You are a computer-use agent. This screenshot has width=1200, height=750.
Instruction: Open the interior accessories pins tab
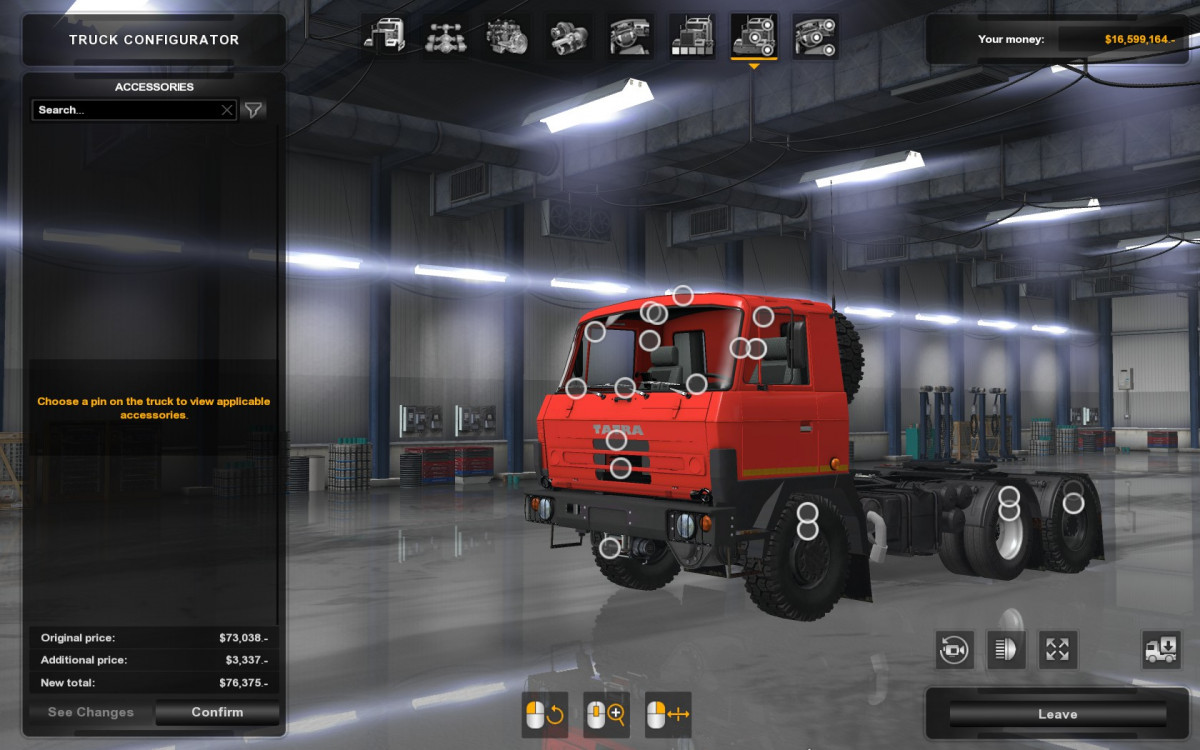pos(816,36)
